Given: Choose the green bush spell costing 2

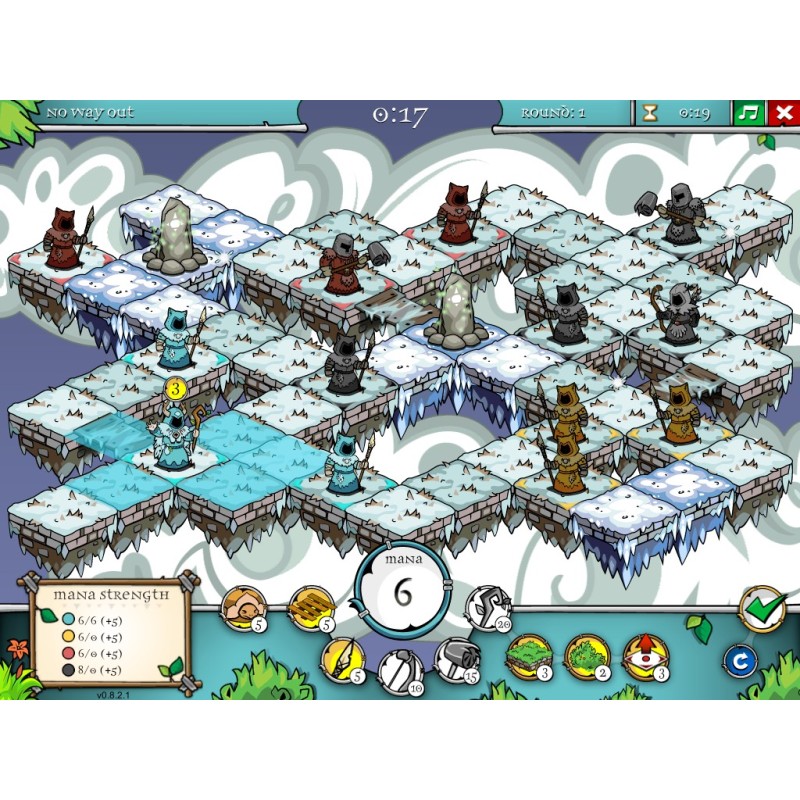Looking at the screenshot, I should coord(584,656).
